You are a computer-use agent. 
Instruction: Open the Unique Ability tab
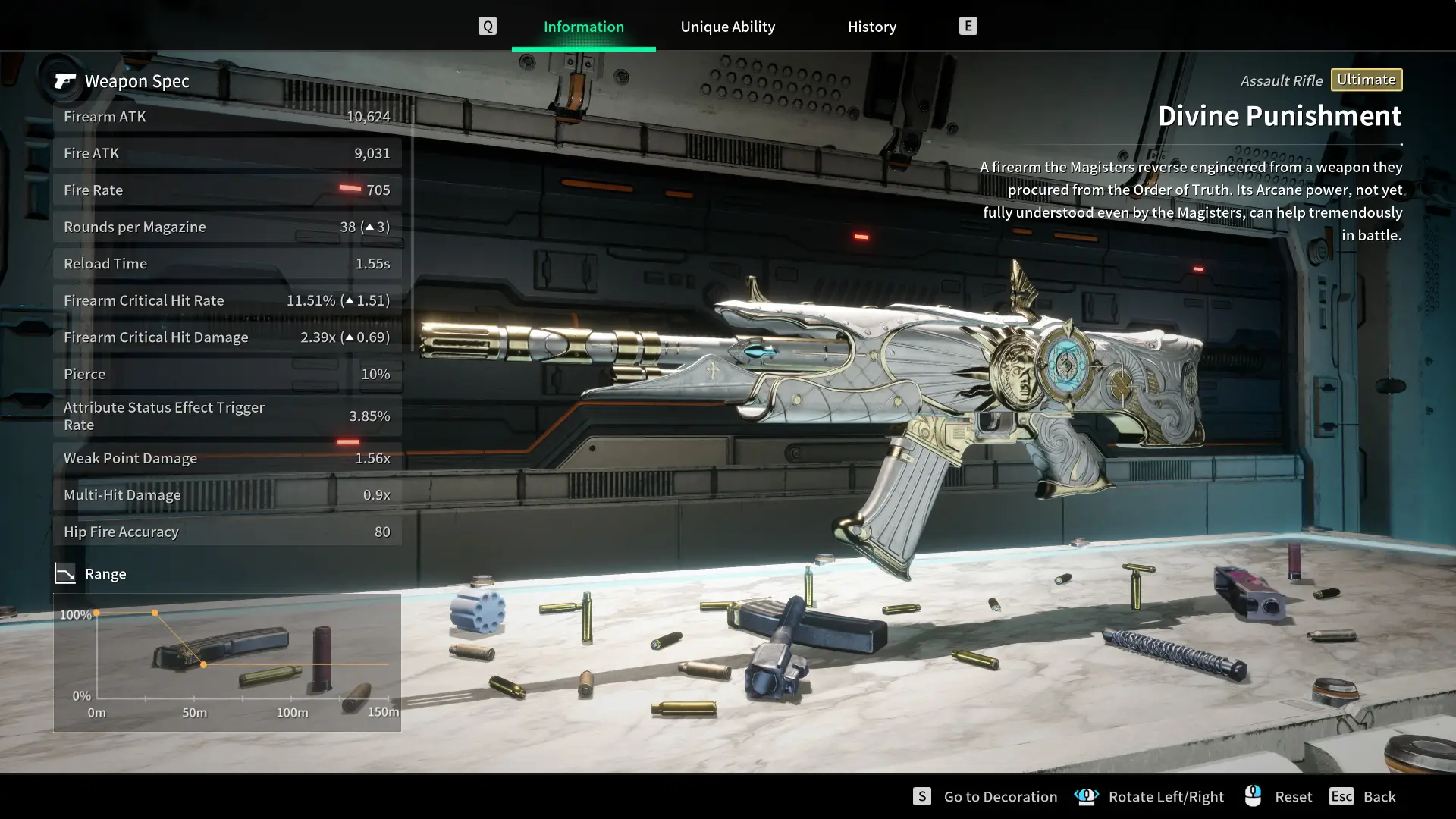tap(727, 27)
